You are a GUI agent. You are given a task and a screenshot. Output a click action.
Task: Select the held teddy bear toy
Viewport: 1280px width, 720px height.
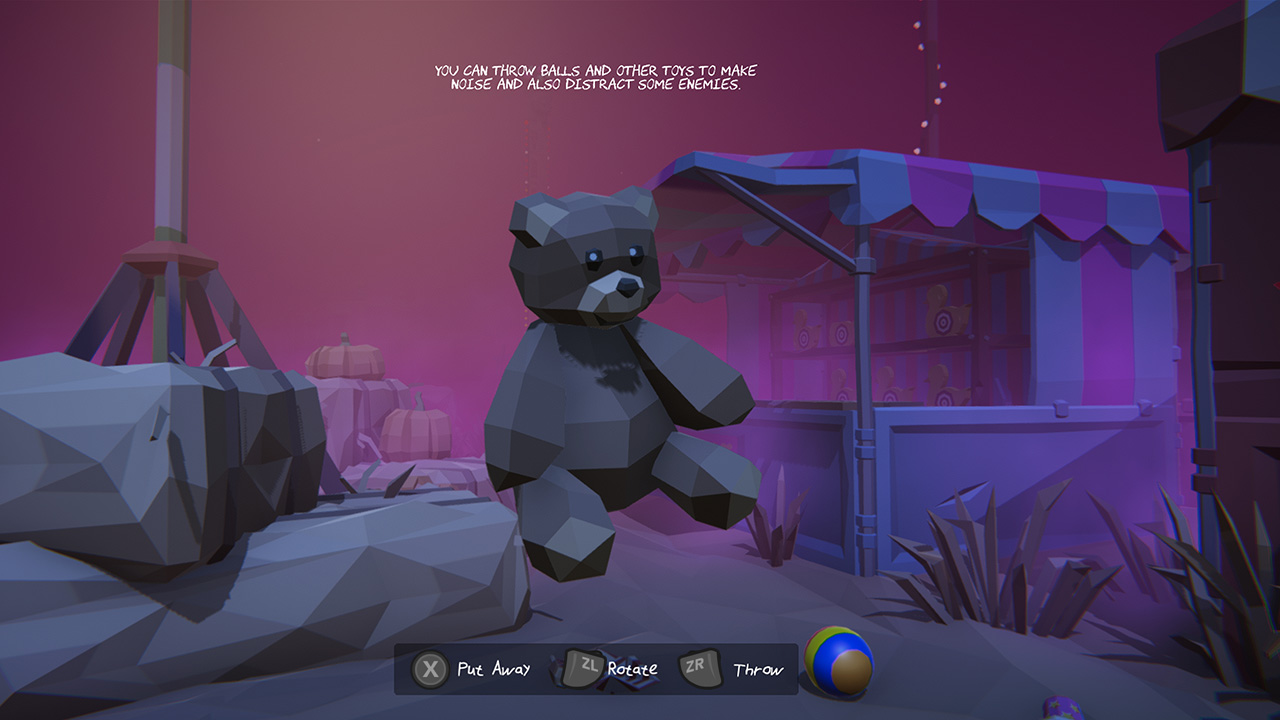tap(600, 400)
